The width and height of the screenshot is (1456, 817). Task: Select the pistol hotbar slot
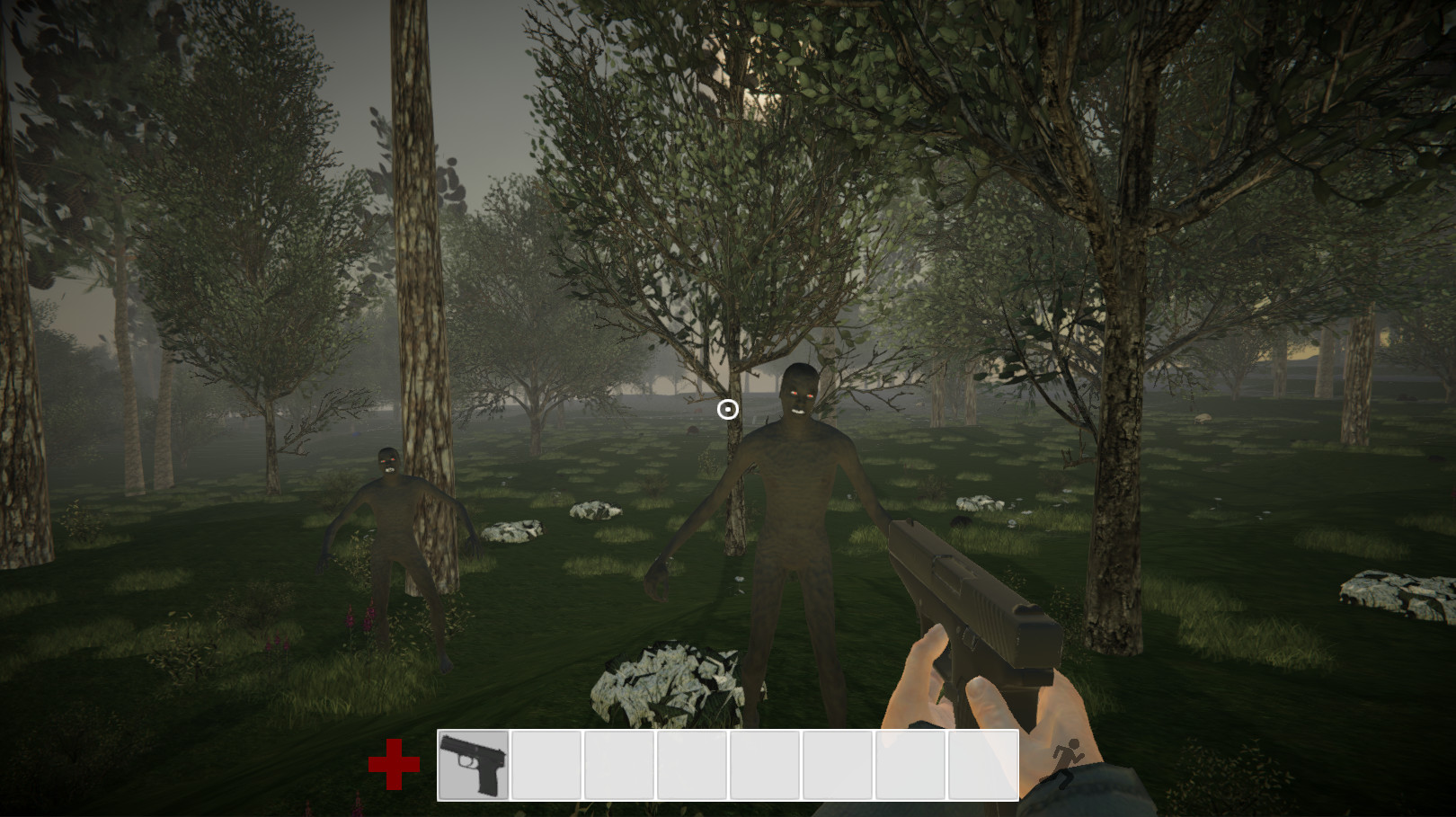tap(474, 765)
